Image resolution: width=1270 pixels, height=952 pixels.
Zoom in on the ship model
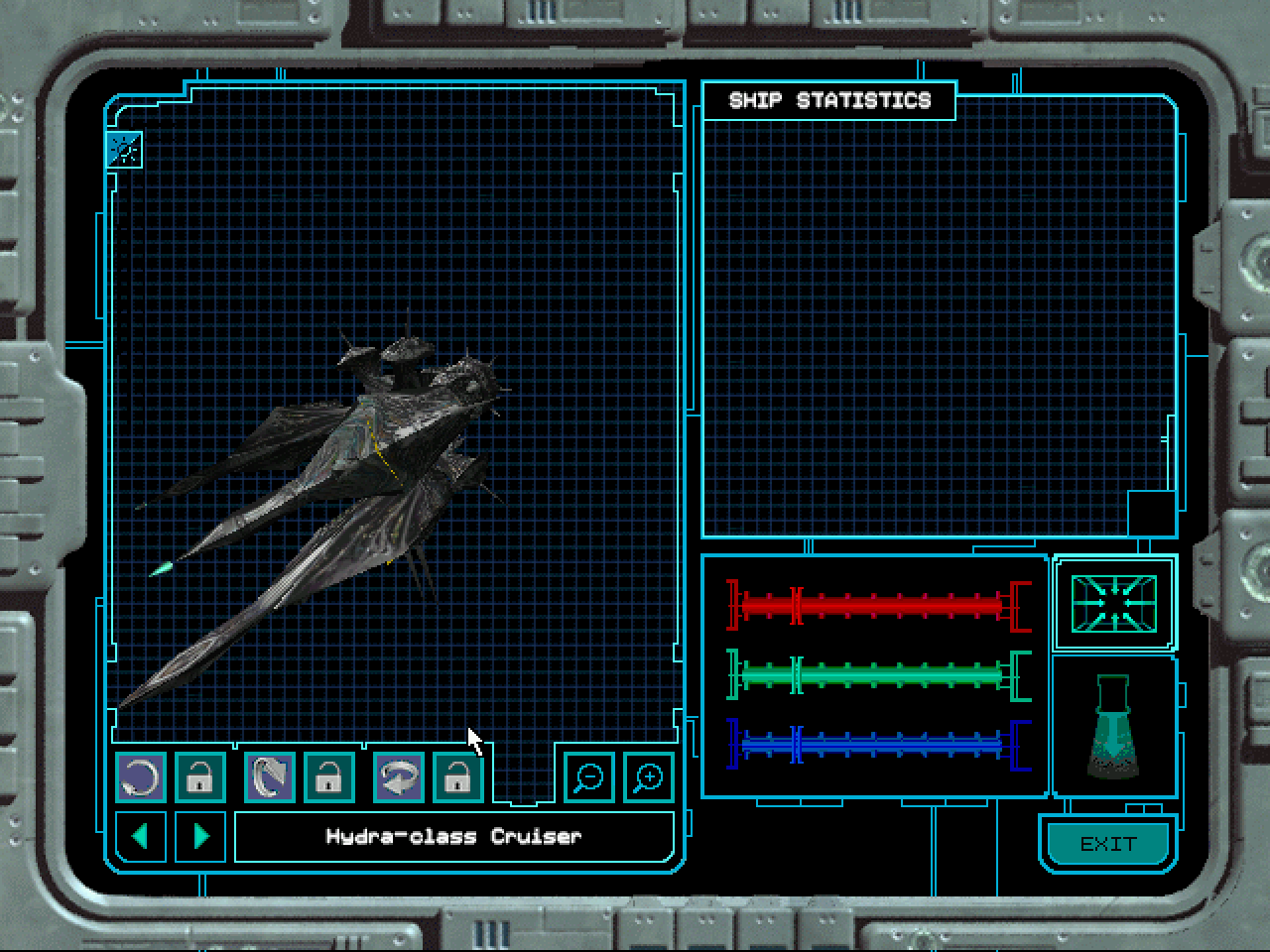click(649, 777)
